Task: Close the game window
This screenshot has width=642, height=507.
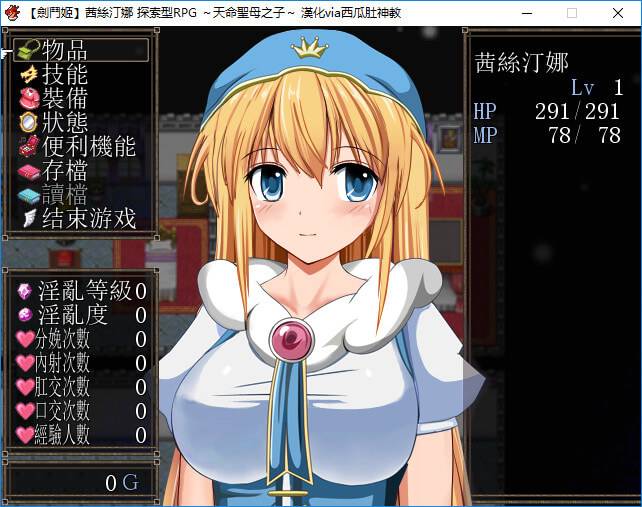Action: coord(618,13)
